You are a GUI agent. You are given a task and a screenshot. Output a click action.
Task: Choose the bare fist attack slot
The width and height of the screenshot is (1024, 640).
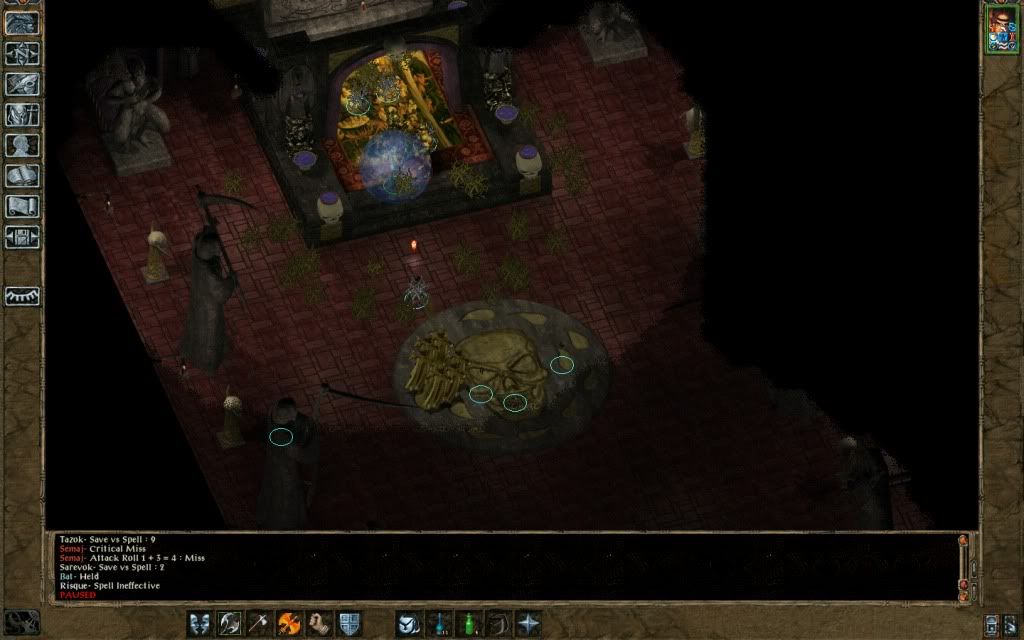tap(319, 623)
